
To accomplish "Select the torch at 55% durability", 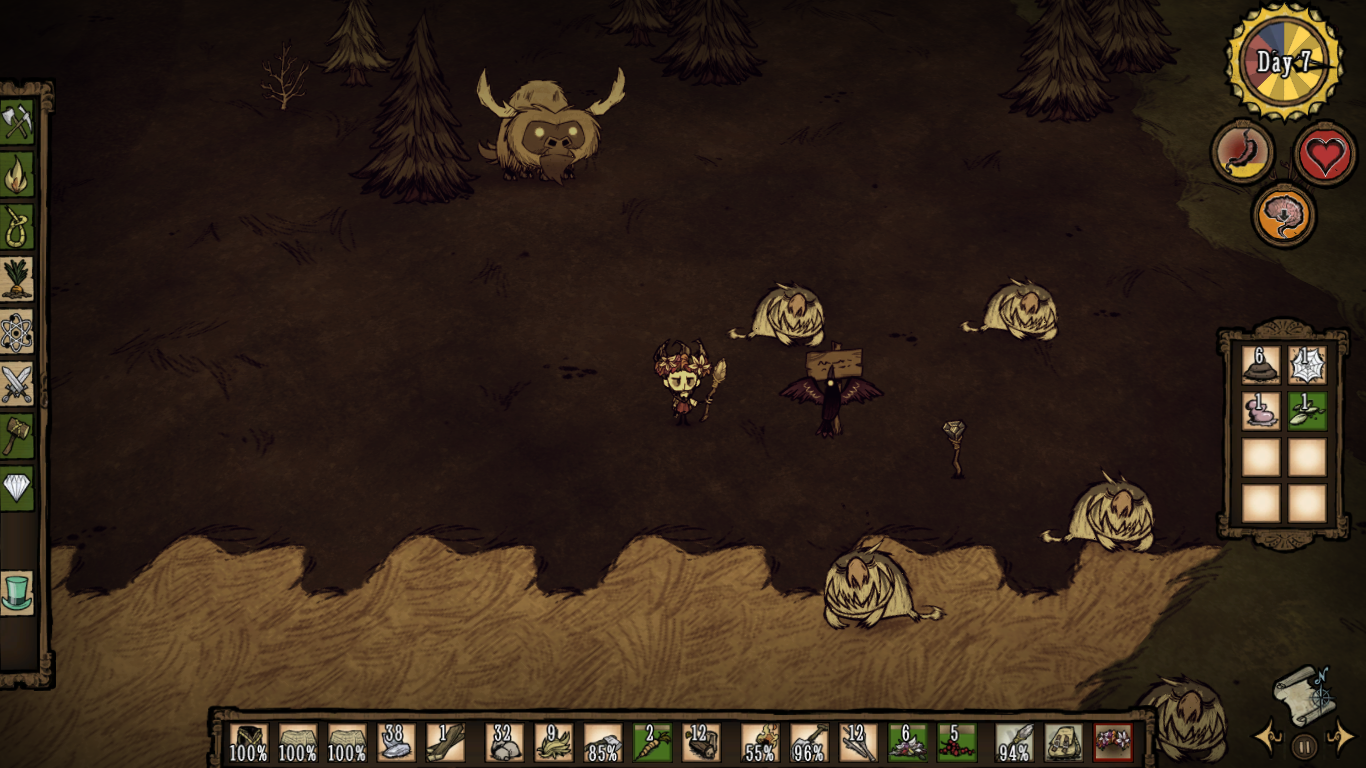I will tap(760, 743).
